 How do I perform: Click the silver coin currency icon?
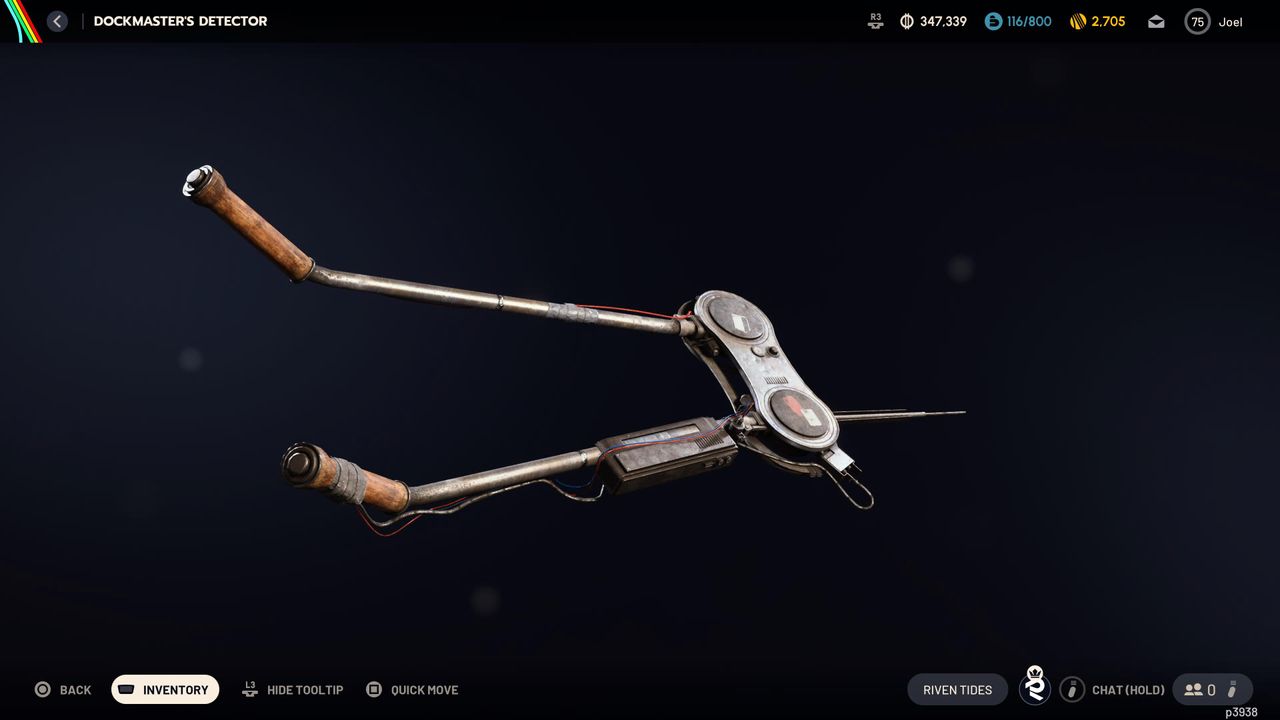(x=908, y=20)
